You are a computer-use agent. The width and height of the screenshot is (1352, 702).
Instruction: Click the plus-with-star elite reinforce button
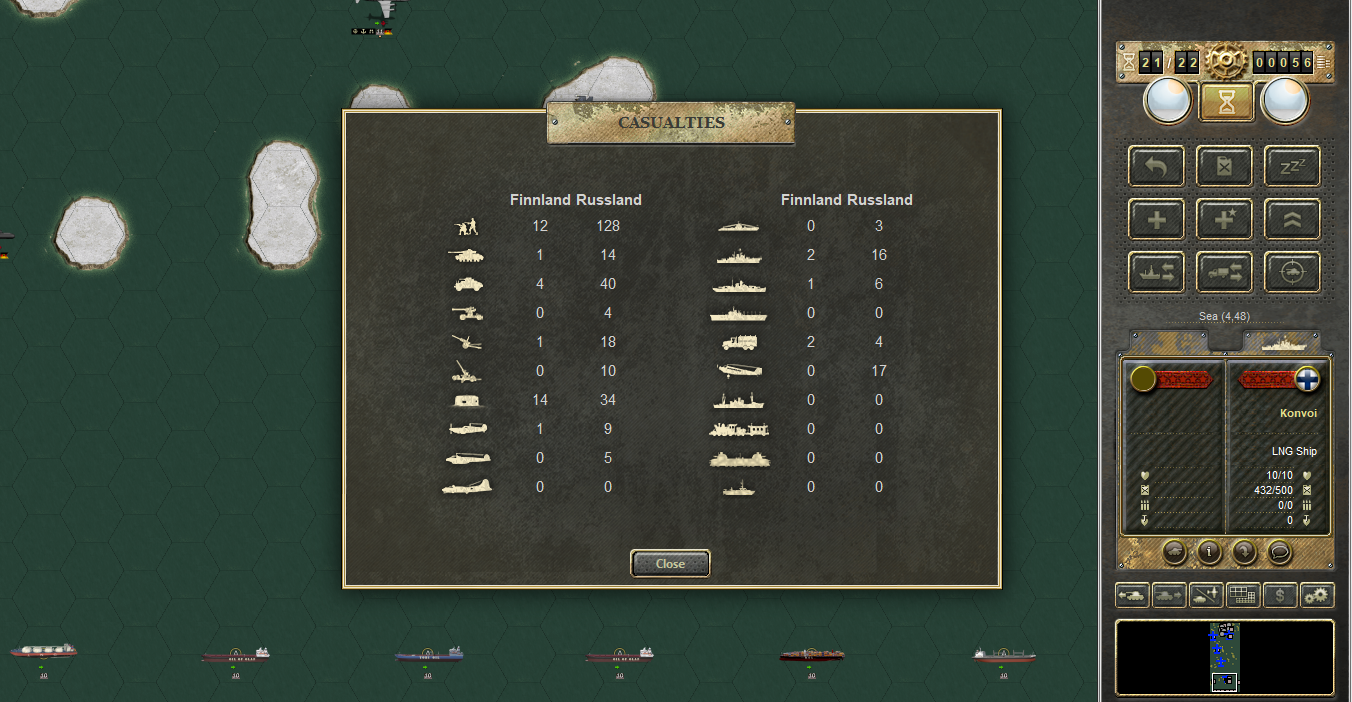[1225, 219]
